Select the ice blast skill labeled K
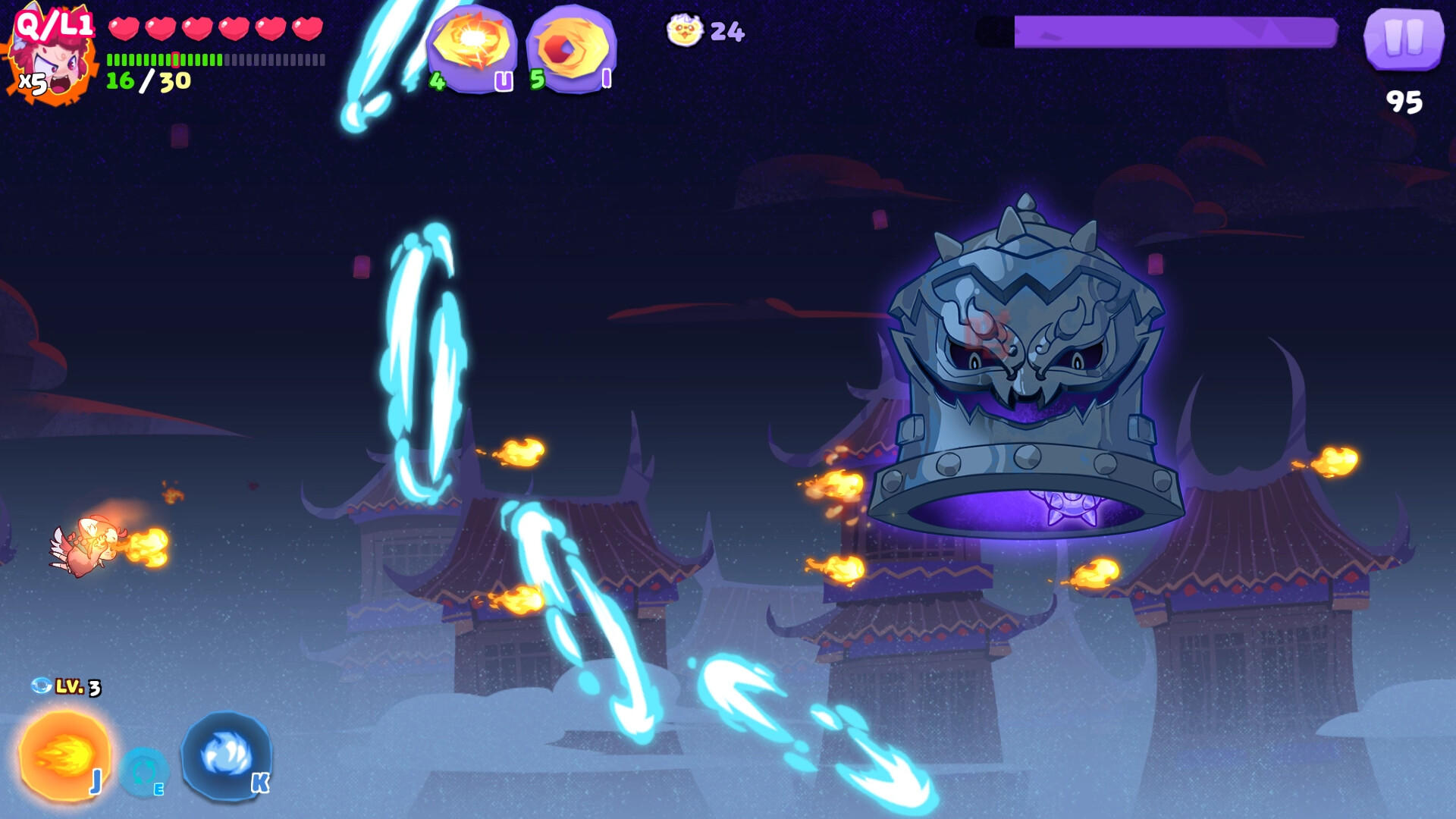 tap(225, 755)
